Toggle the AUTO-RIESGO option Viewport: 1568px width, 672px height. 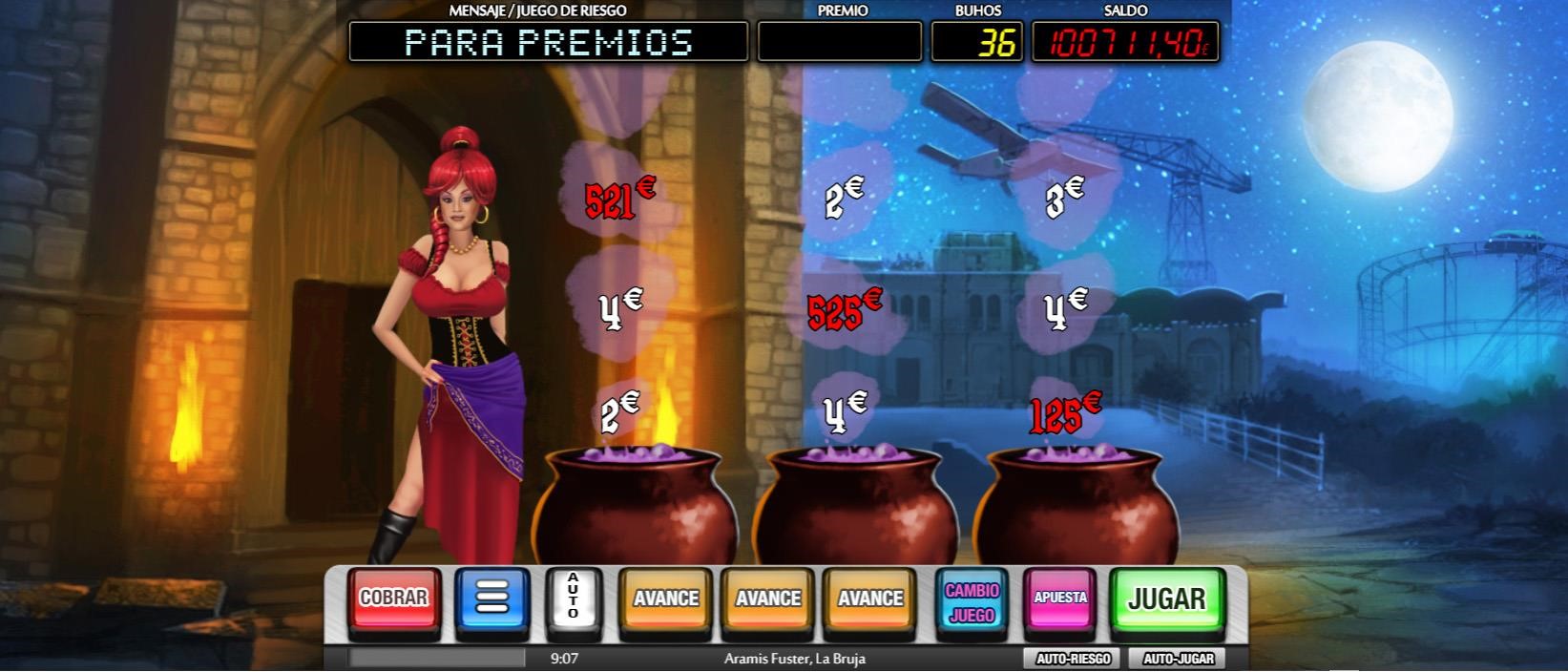[1073, 659]
